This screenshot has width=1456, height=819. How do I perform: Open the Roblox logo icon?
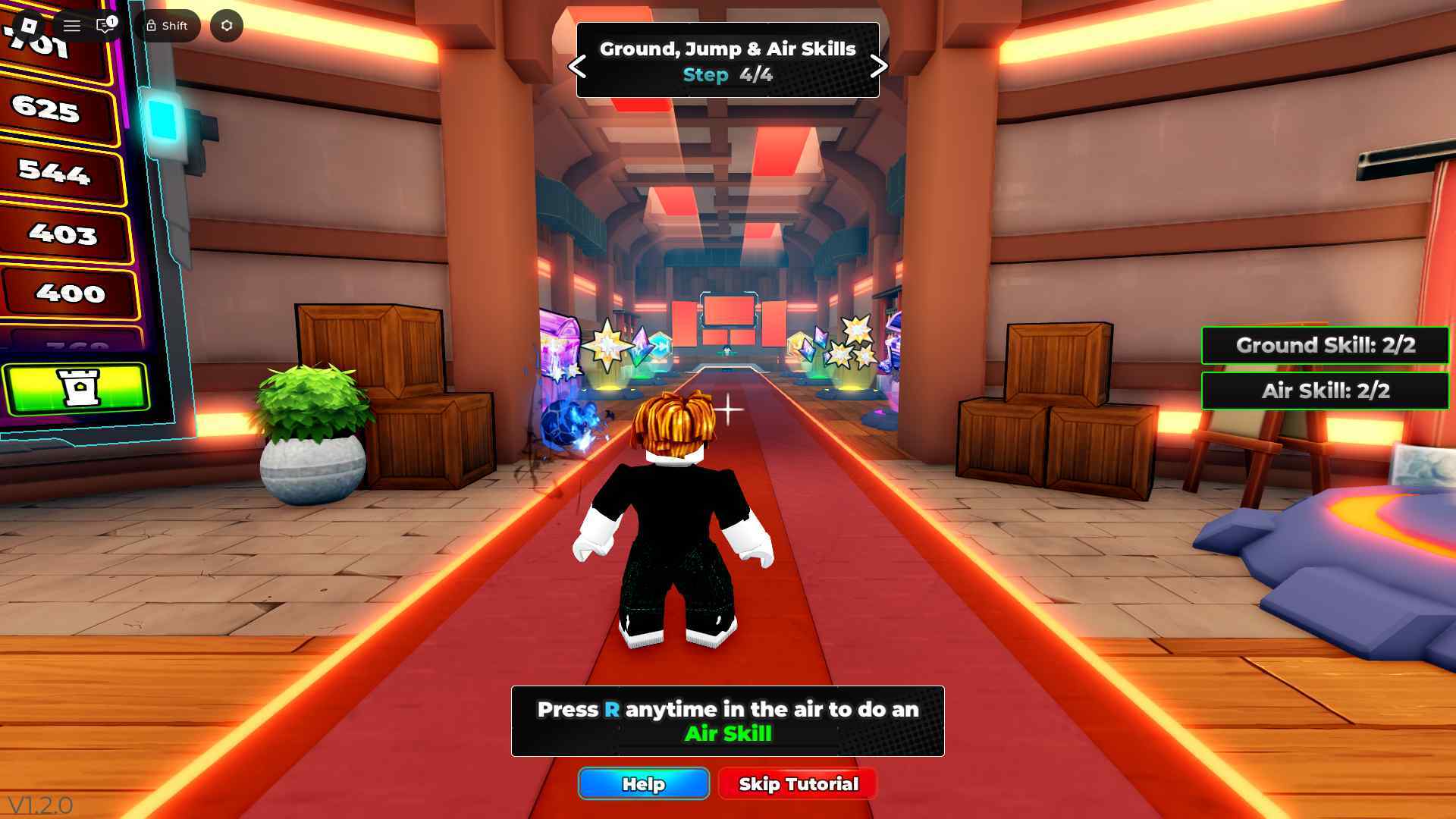click(28, 25)
